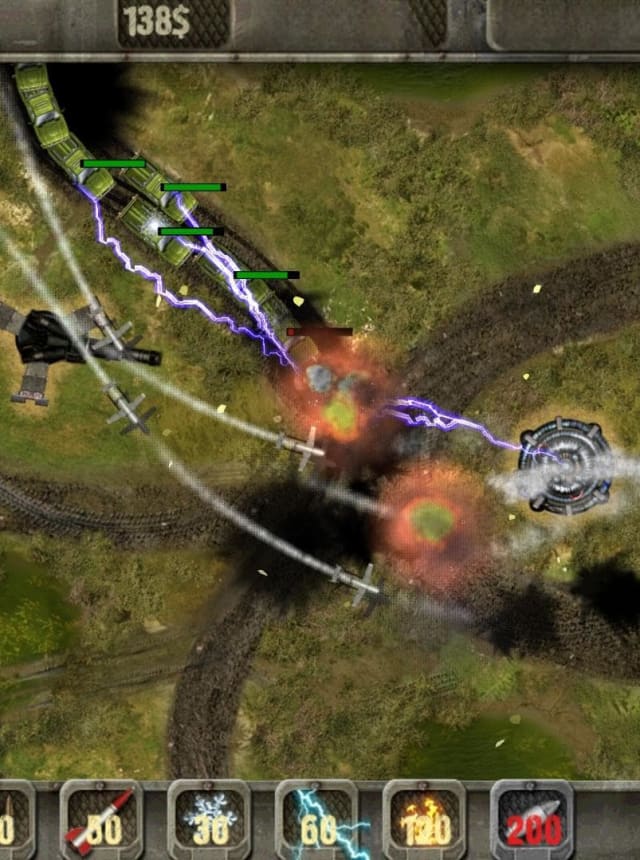Choose the missile tower costing 200
This screenshot has height=860, width=640.
[531, 820]
